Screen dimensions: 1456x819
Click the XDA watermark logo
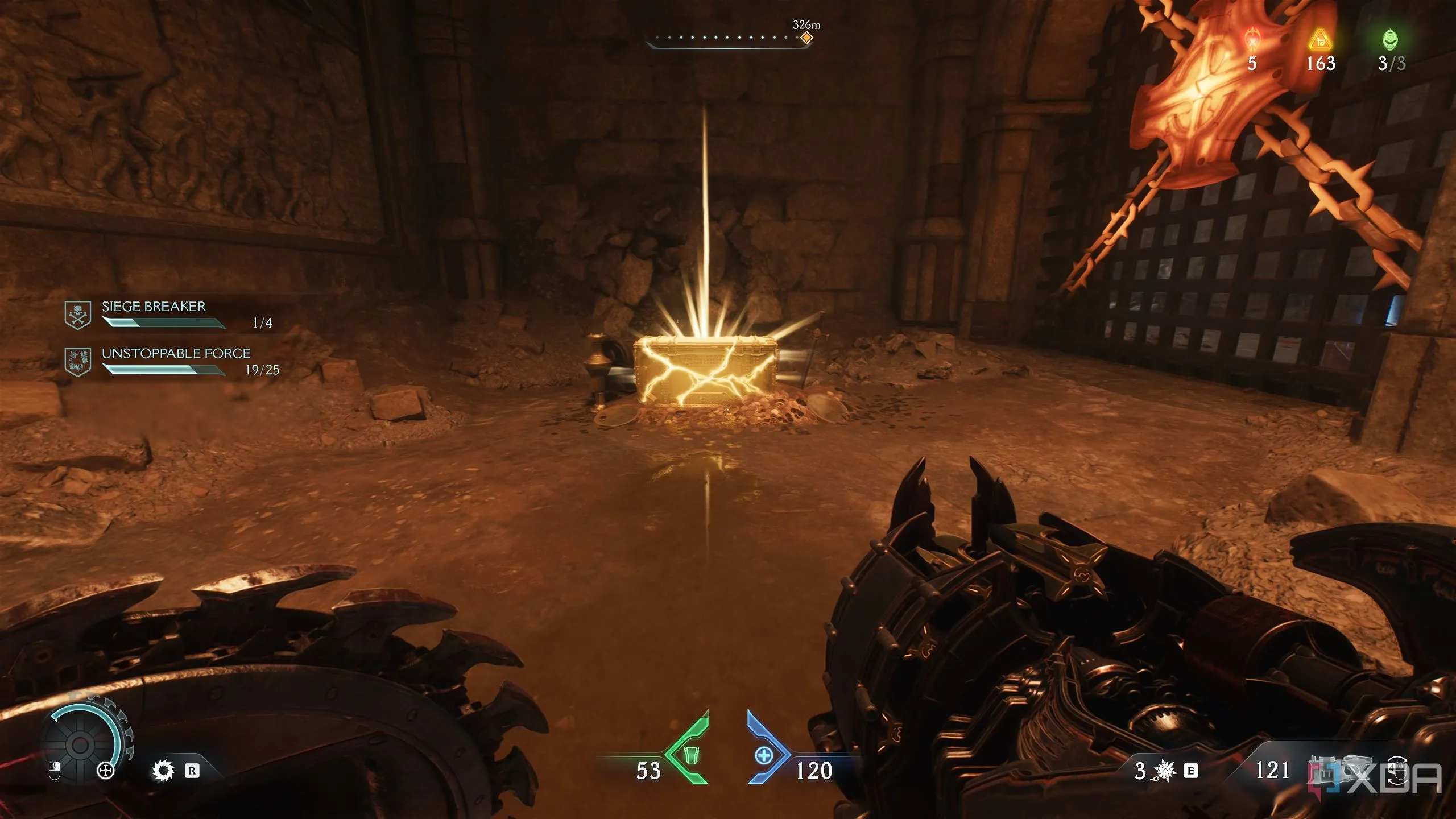click(1410, 777)
